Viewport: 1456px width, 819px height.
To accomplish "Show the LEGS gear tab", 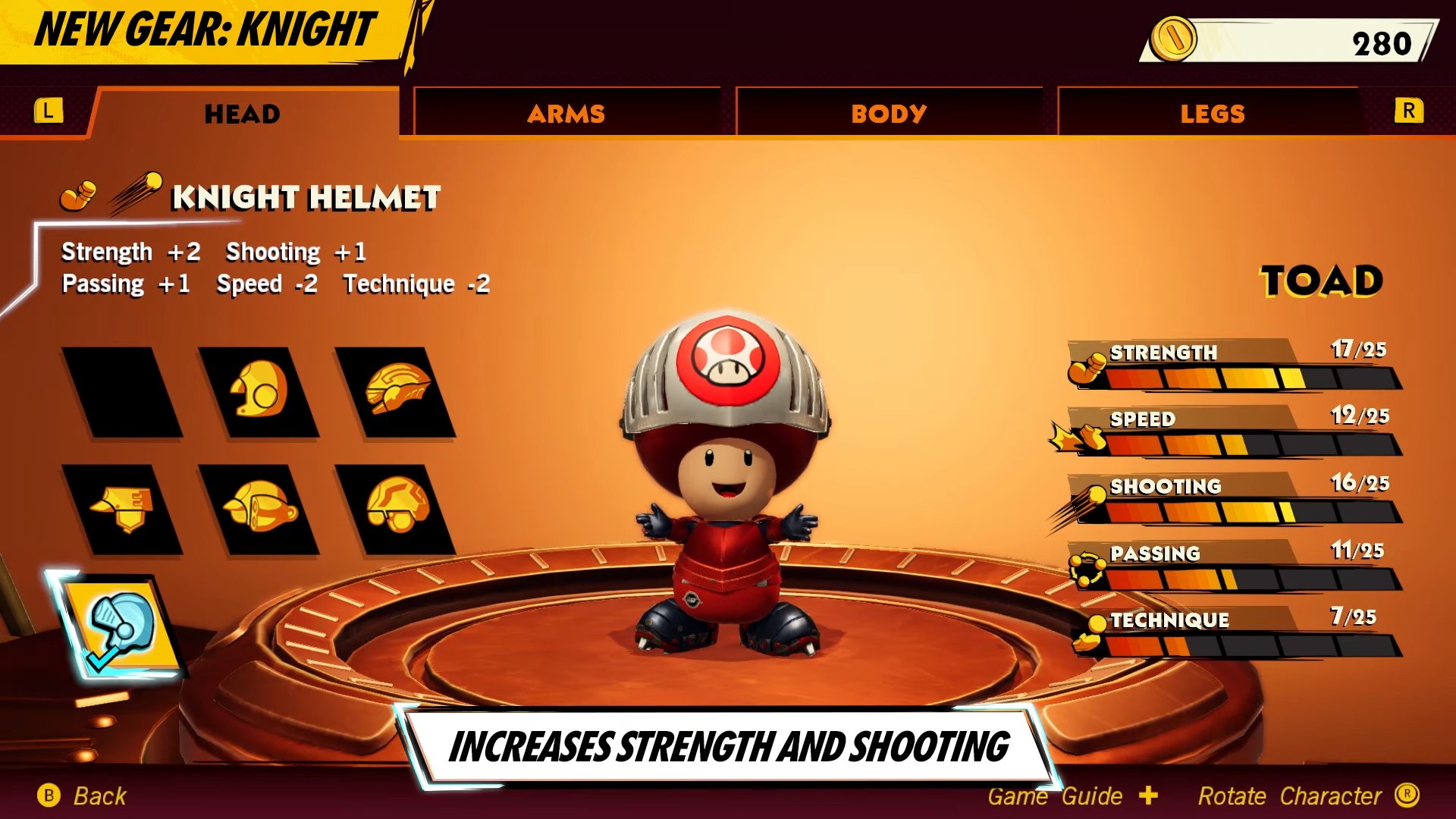I will pyautogui.click(x=1212, y=114).
